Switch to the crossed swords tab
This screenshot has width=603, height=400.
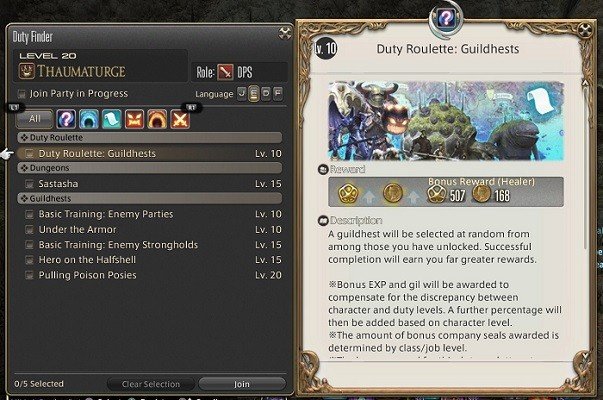pyautogui.click(x=180, y=119)
